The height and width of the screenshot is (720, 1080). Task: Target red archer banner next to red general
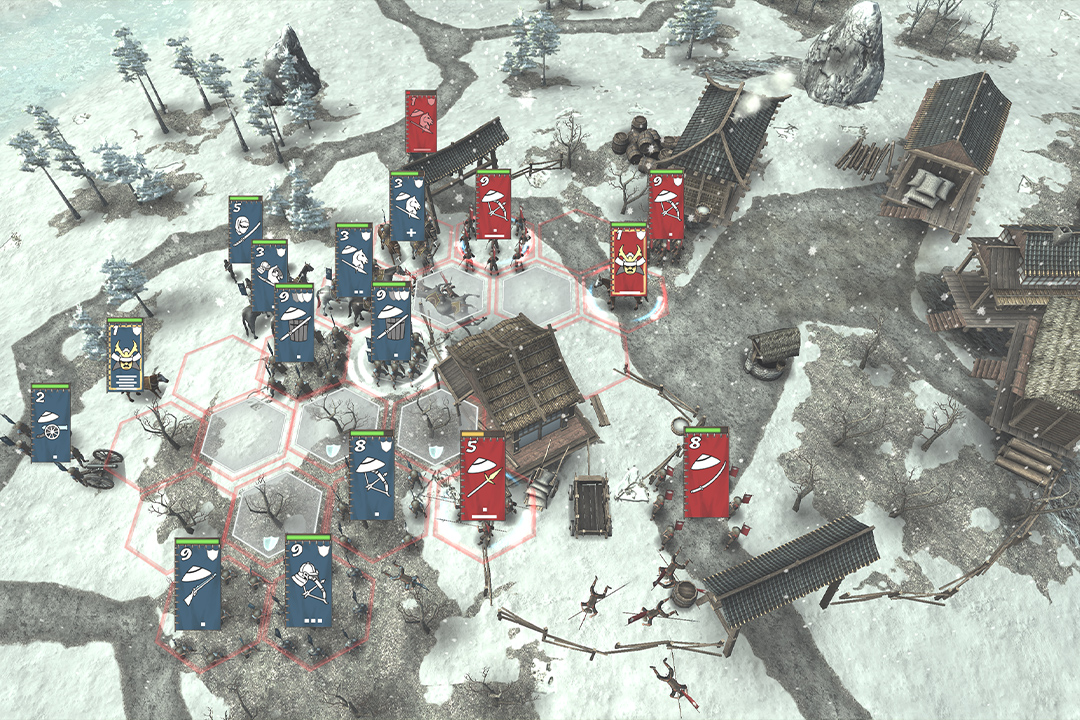pyautogui.click(x=666, y=206)
